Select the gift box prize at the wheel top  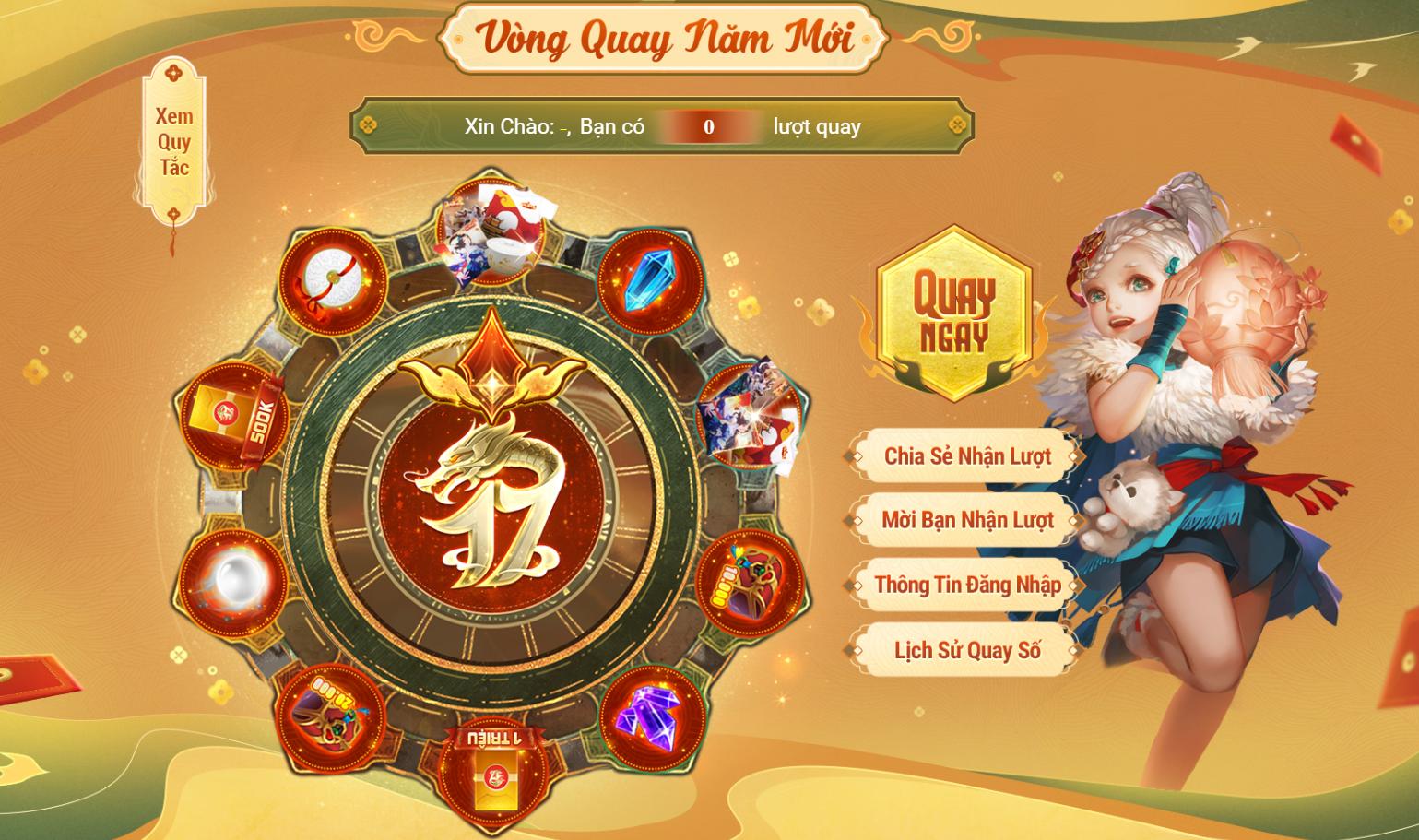pos(492,231)
